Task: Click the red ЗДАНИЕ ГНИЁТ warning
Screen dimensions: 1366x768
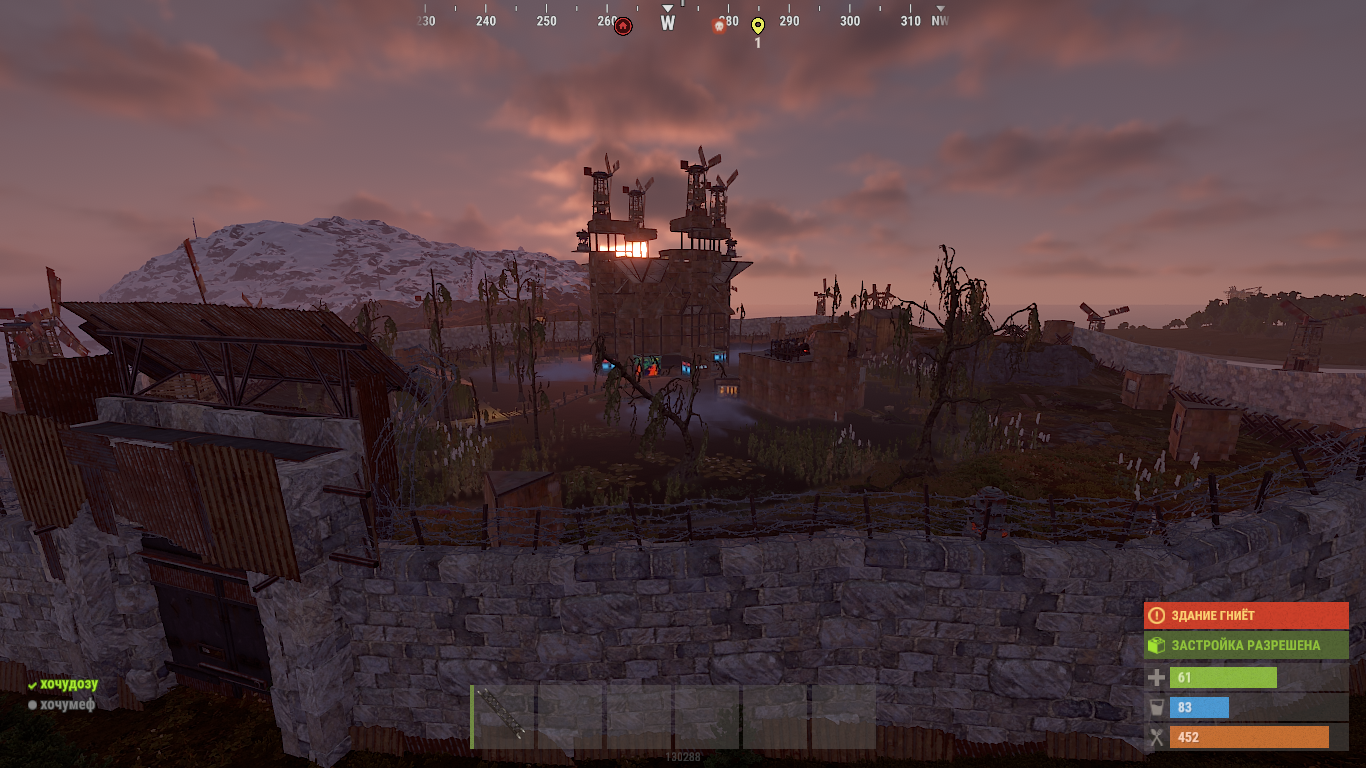Action: click(x=1246, y=616)
